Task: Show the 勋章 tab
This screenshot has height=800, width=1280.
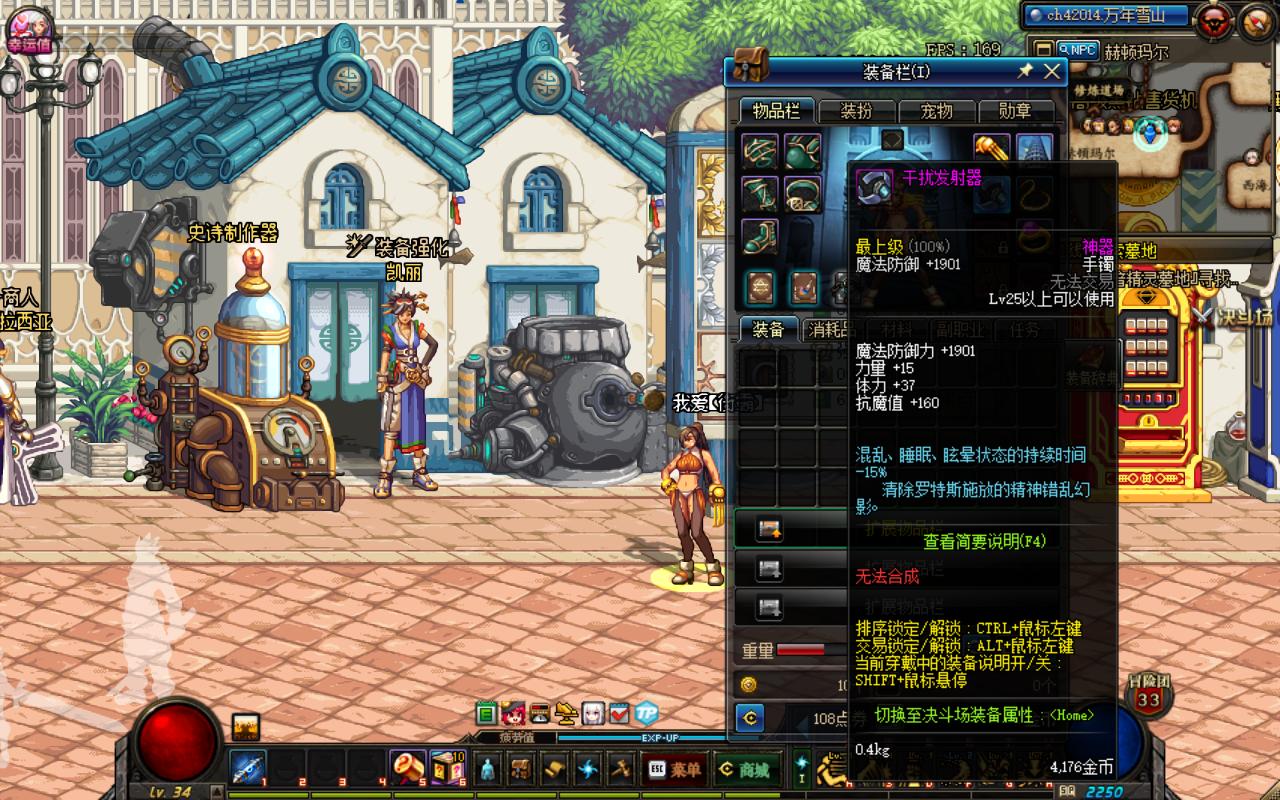Action: [1015, 111]
